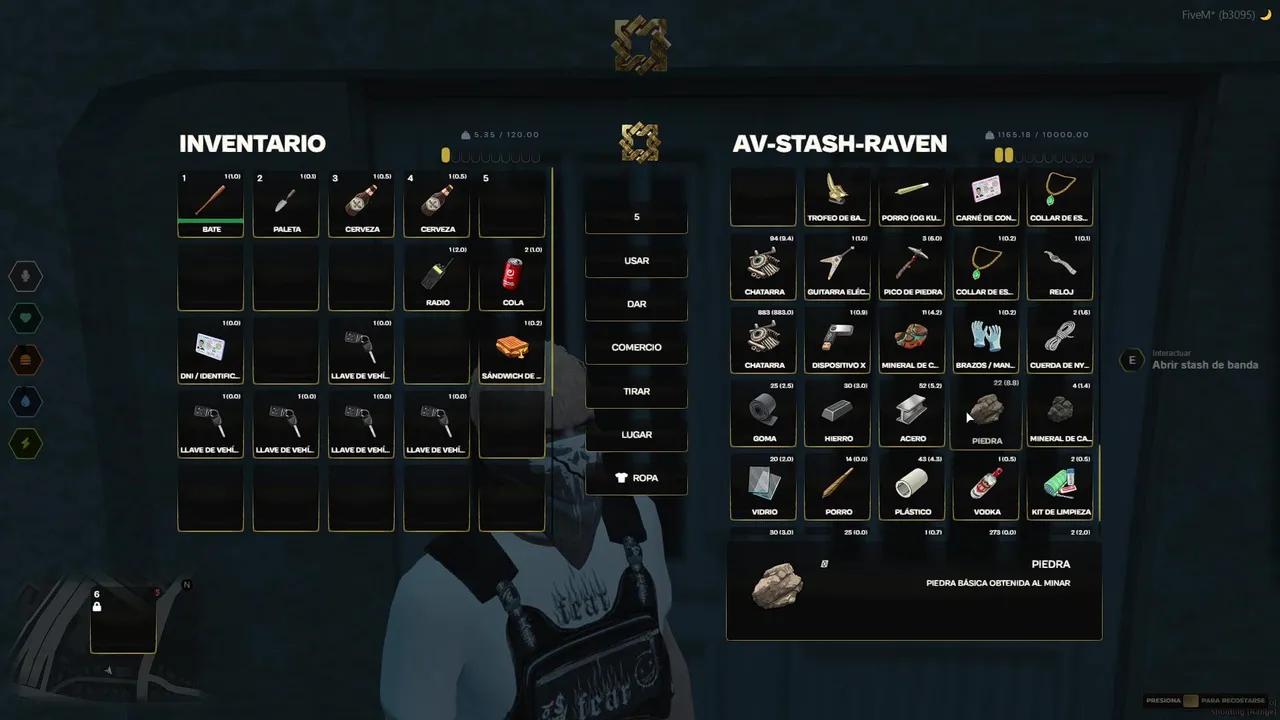Pick the PICO DE PIEDRA stash item

click(912, 267)
